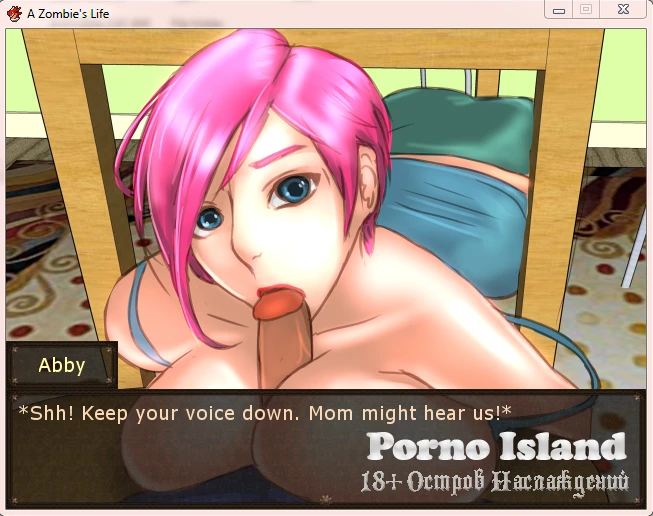Close the A Zombie's Life window
This screenshot has height=516, width=653.
(623, 10)
